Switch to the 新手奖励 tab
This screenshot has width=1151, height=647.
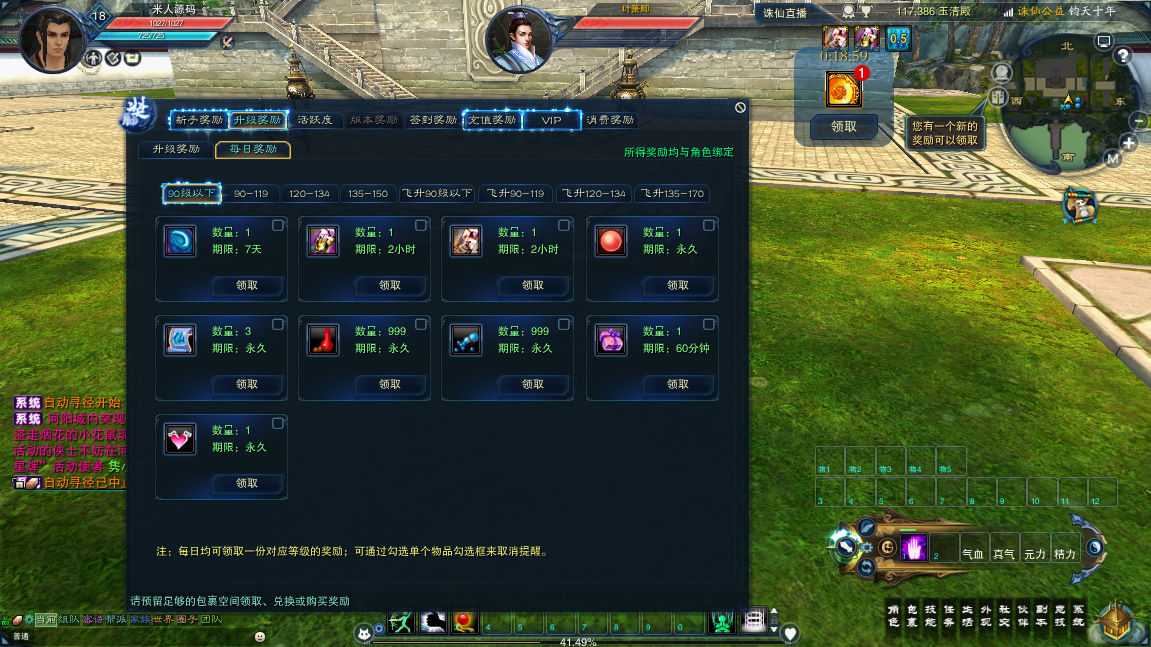coord(199,120)
